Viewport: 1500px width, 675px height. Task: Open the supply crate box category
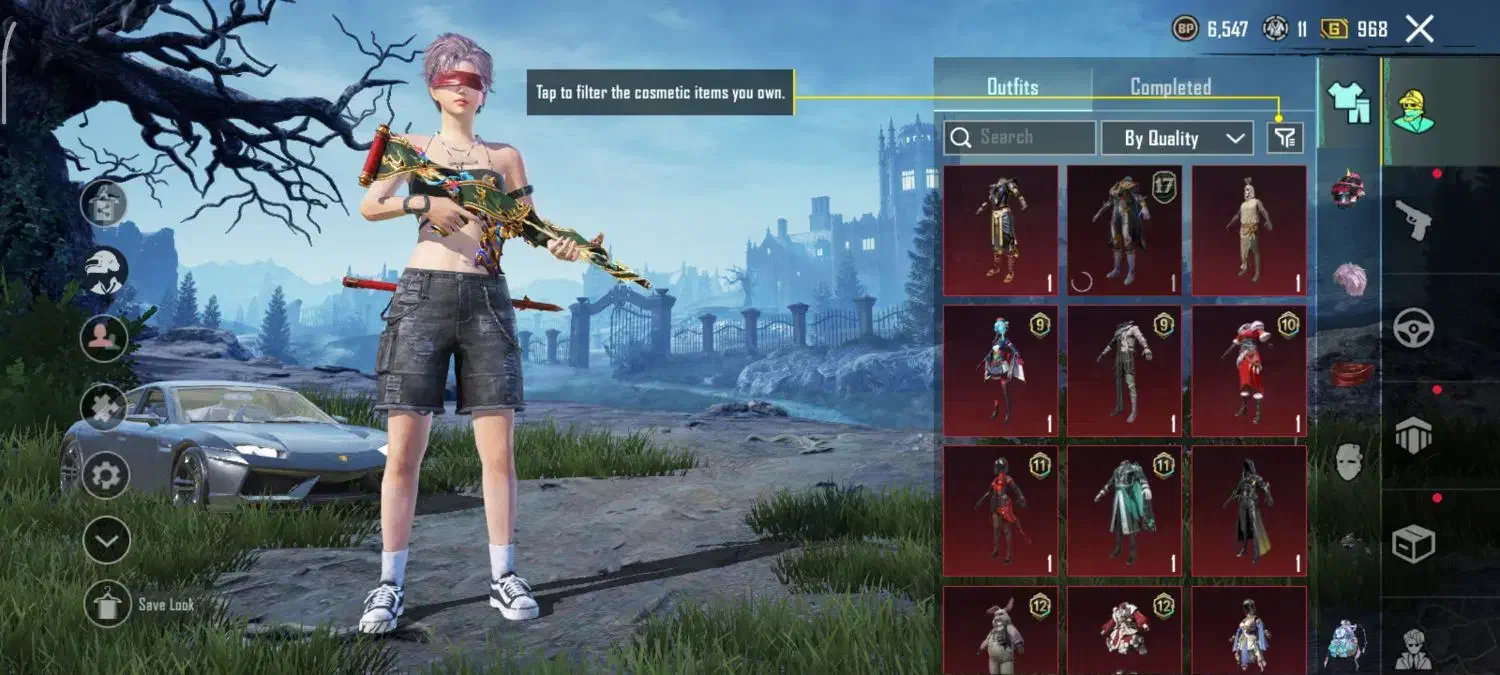1413,543
